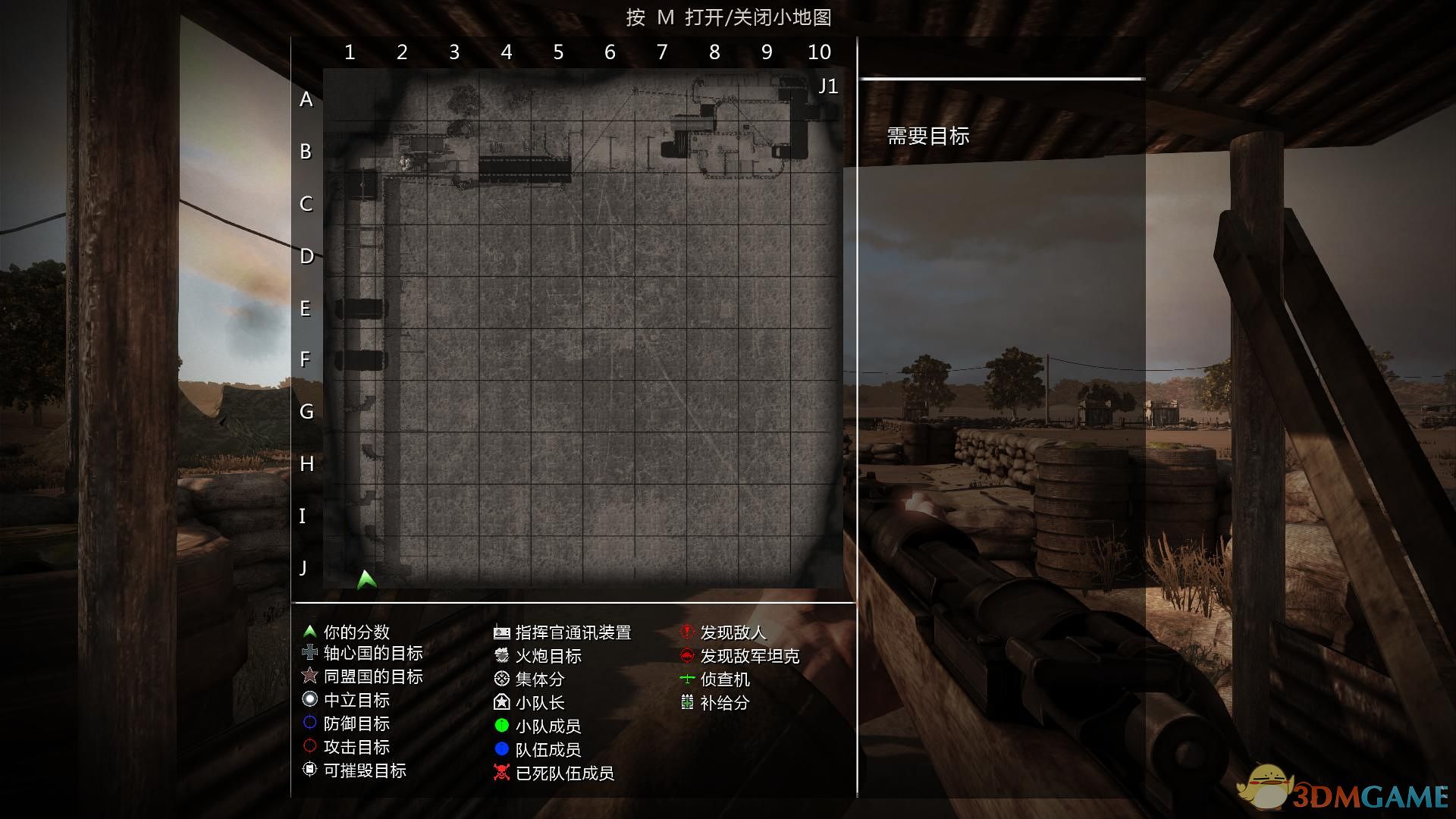1456x819 pixels.
Task: Select the 同盟国的目标 star icon
Action: click(310, 676)
